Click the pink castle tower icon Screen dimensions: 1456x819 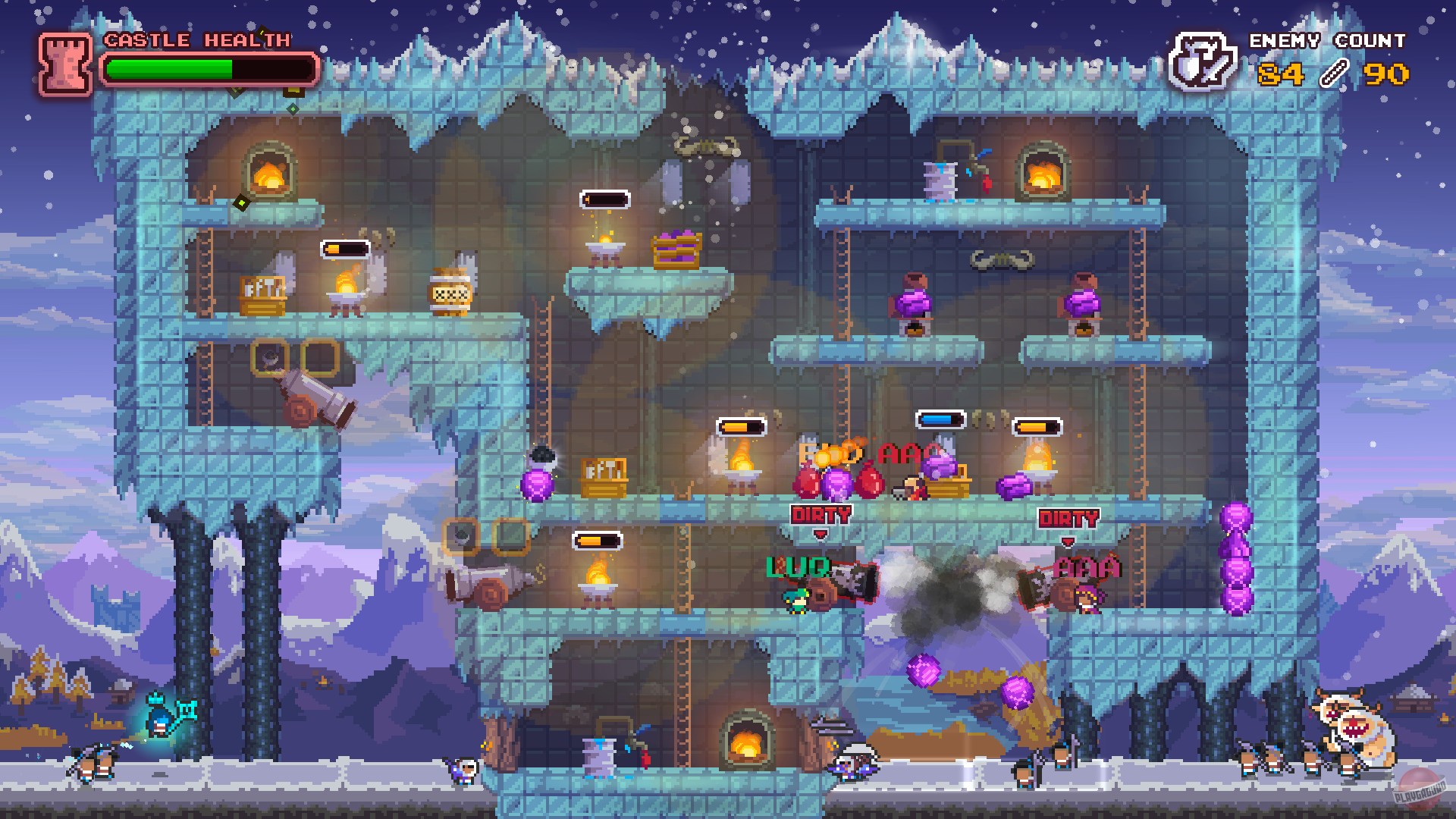[x=64, y=64]
